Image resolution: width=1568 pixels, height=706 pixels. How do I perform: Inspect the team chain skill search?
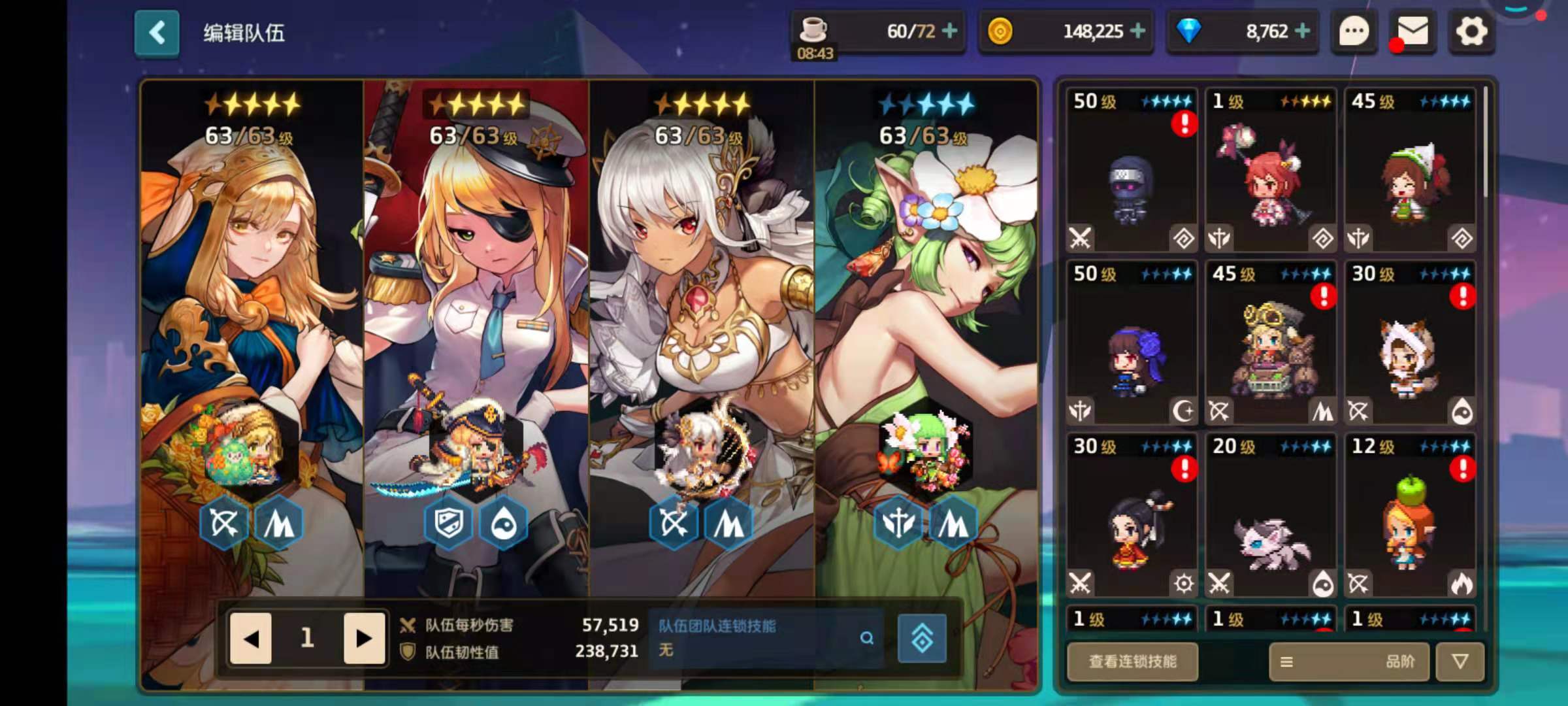866,638
